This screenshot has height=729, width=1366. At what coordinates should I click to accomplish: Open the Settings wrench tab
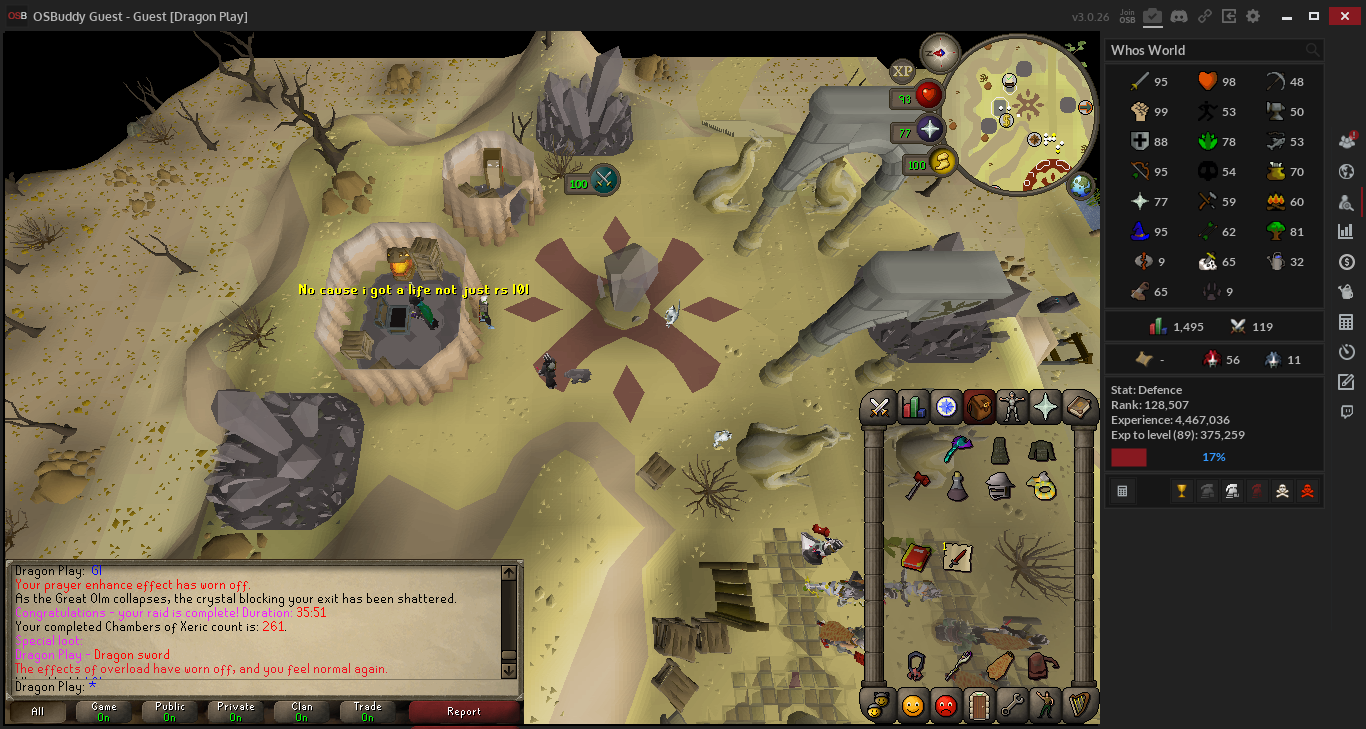click(x=1012, y=705)
